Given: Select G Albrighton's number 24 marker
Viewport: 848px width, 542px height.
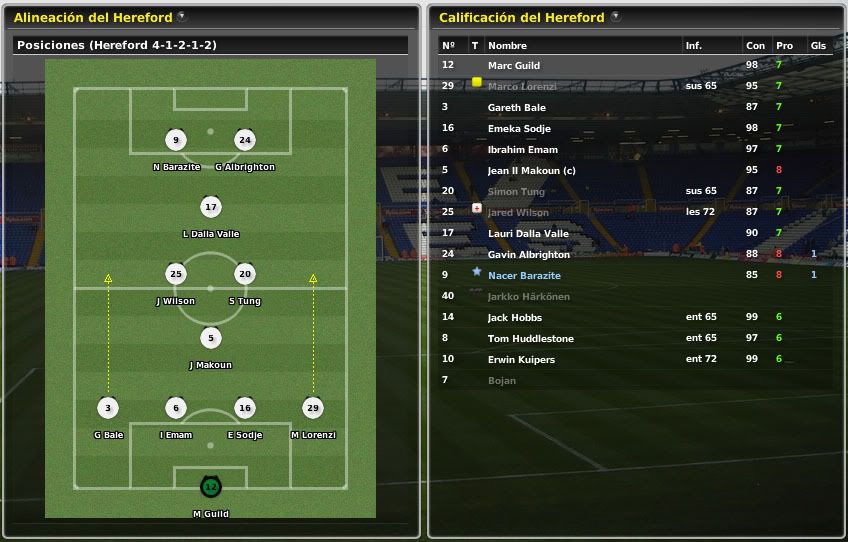Looking at the screenshot, I should pyautogui.click(x=245, y=140).
